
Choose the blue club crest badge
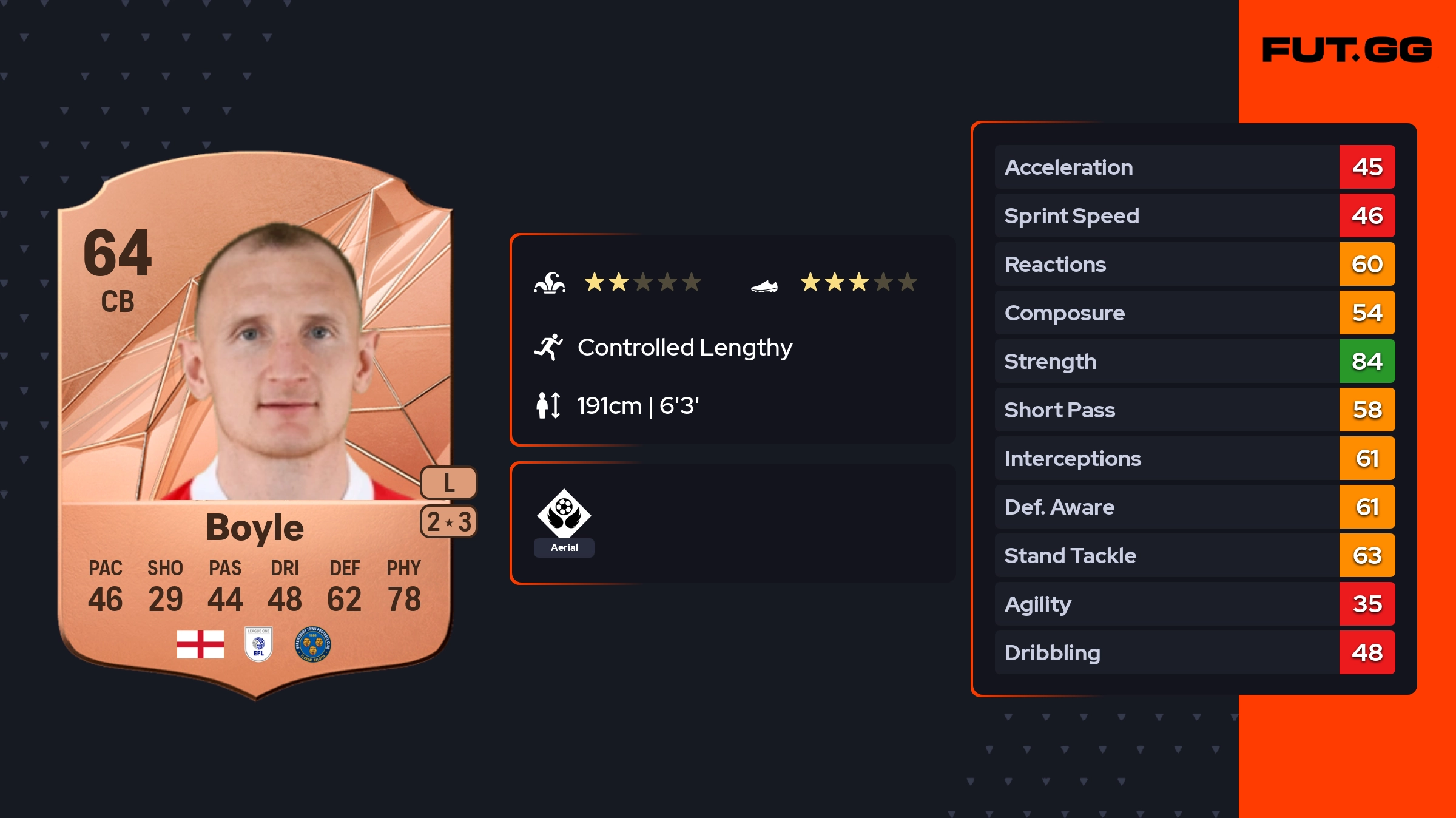pyautogui.click(x=312, y=644)
